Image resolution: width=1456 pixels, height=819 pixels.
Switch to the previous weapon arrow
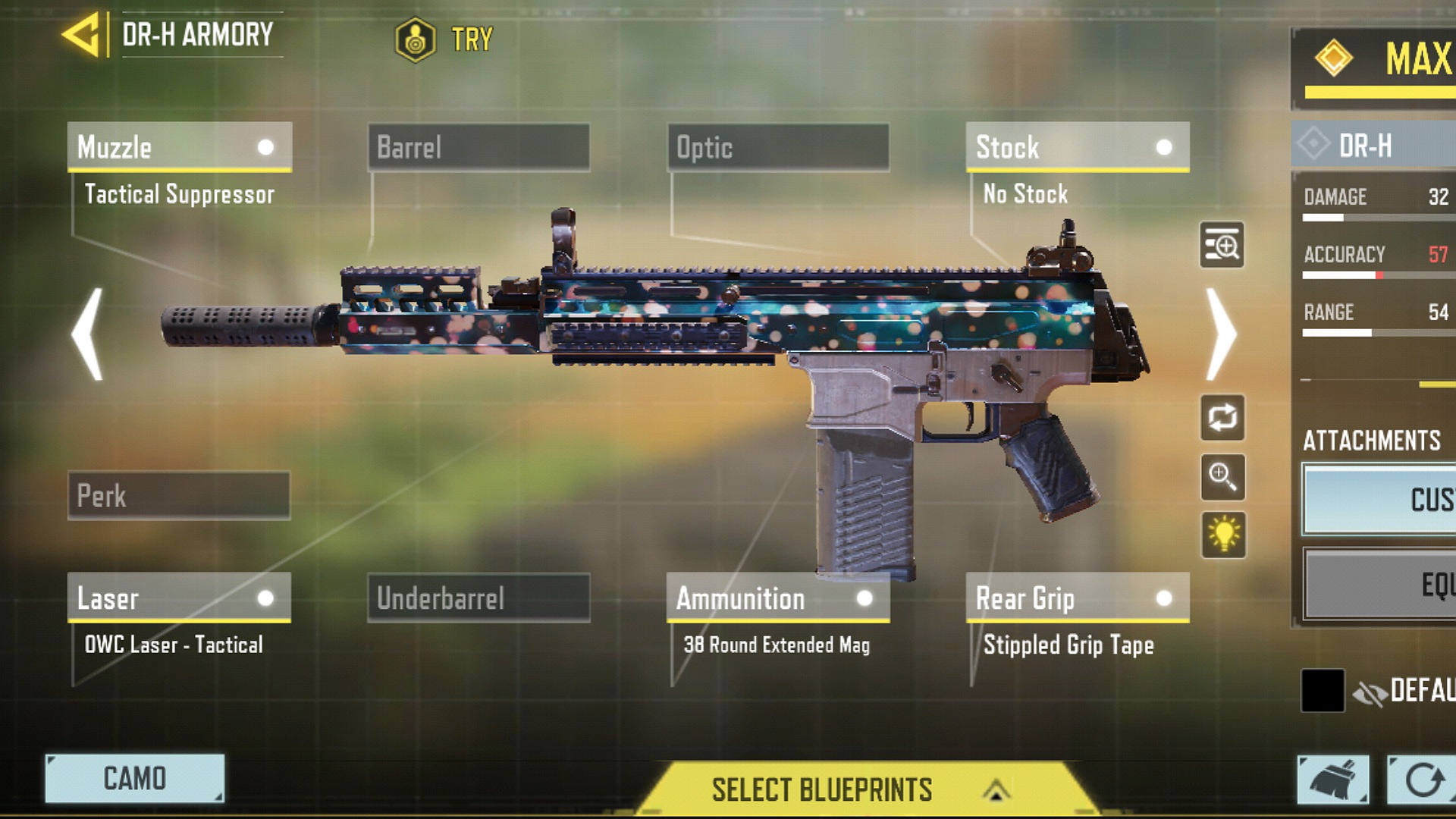pyautogui.click(x=88, y=334)
